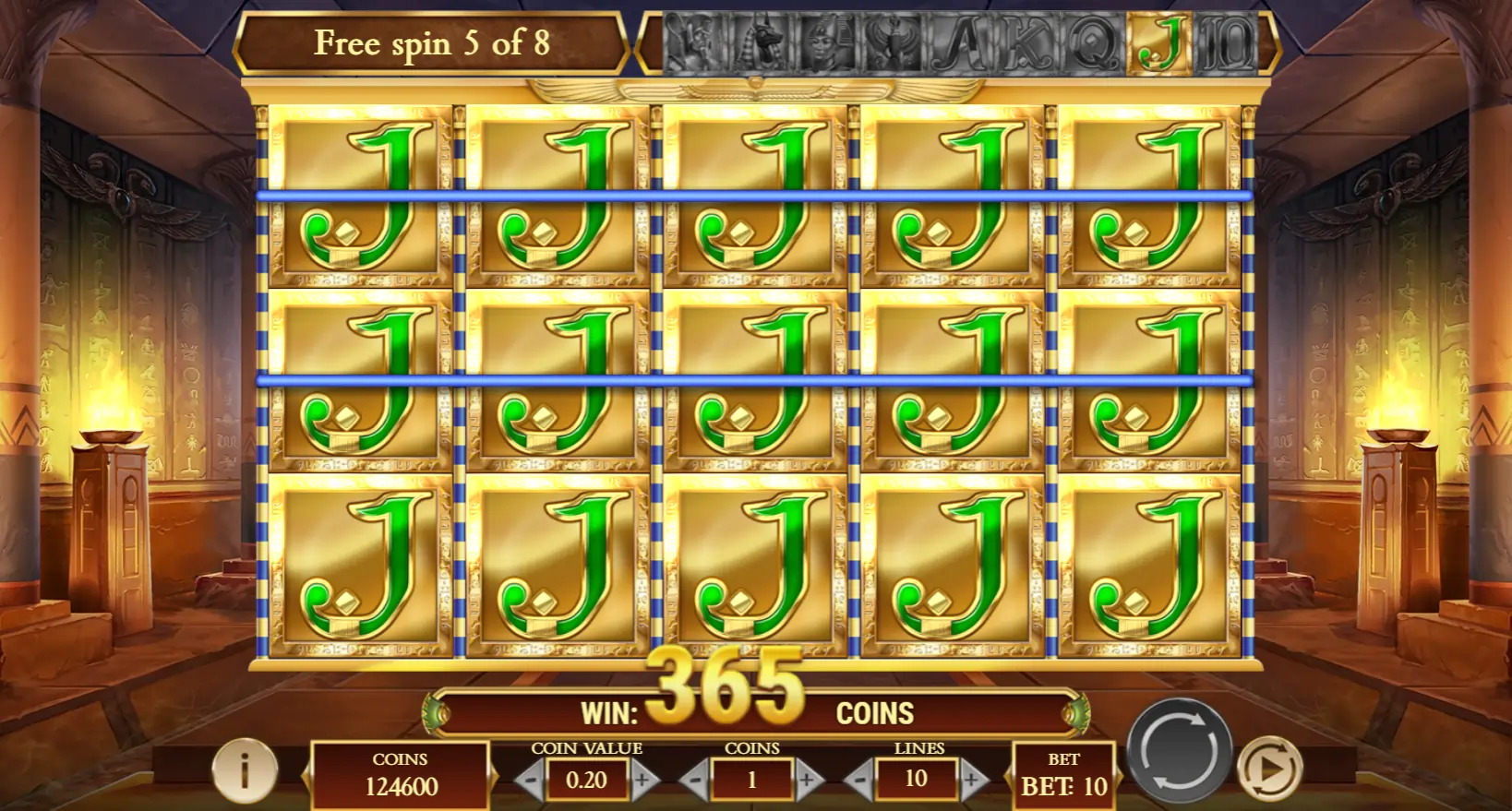Decrease the coin value
Screen dimensions: 1512x811
point(529,781)
